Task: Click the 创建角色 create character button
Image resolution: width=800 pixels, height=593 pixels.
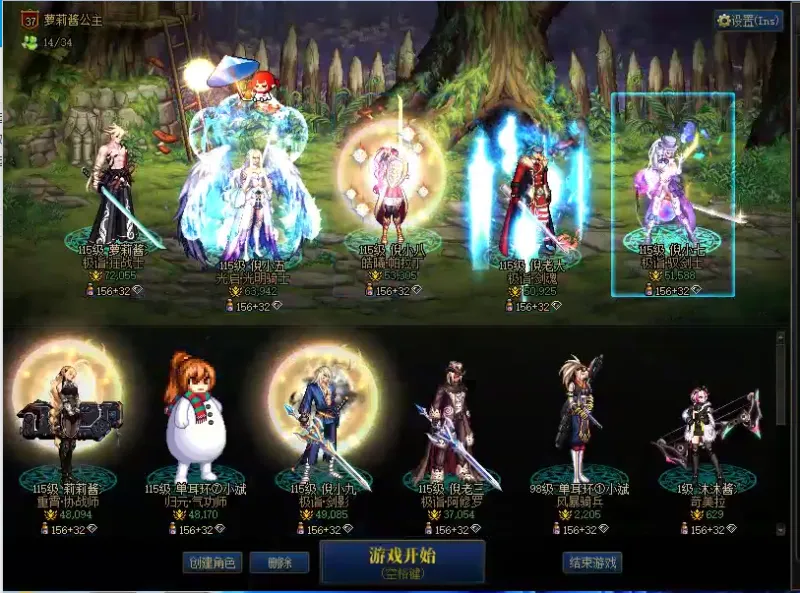Action: tap(212, 563)
